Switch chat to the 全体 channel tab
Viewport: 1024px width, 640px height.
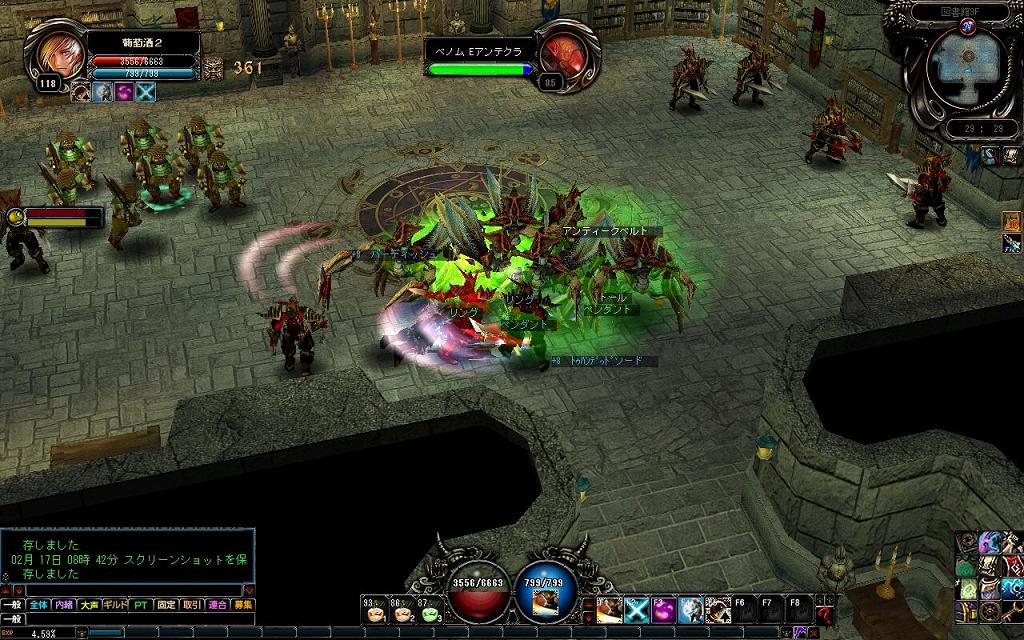[38, 605]
